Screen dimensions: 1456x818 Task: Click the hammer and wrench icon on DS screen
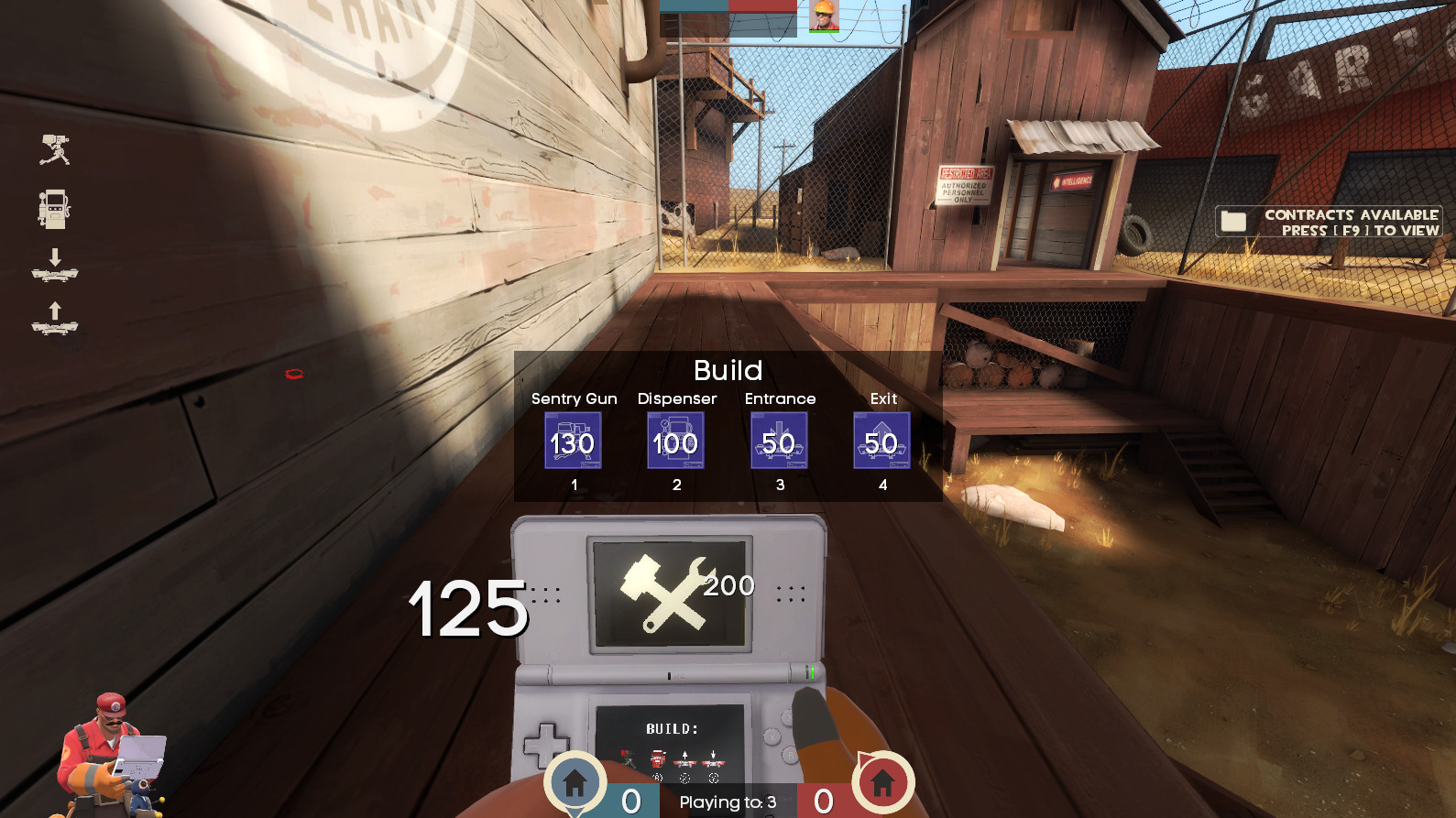(x=667, y=595)
